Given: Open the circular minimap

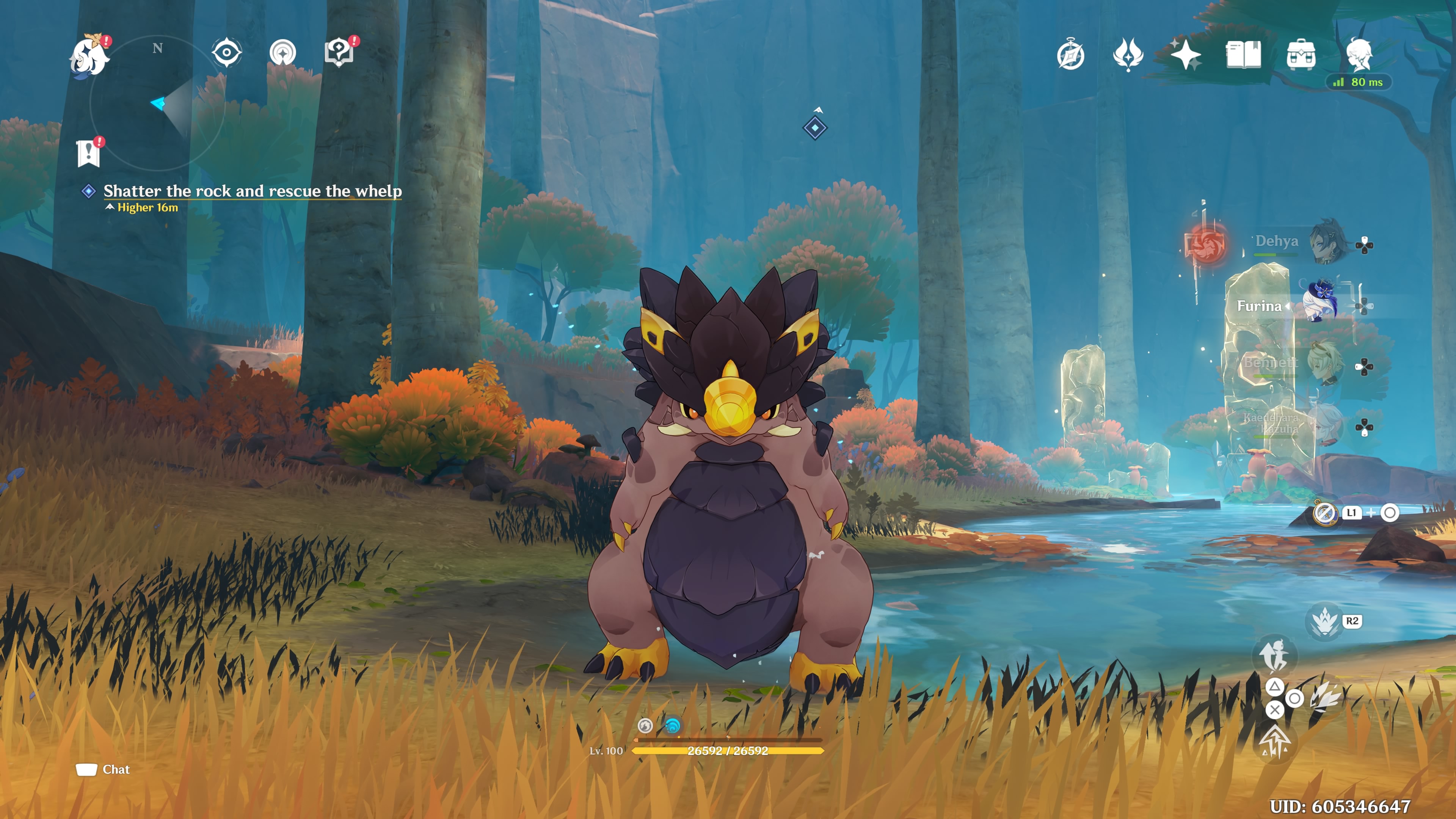Looking at the screenshot, I should (158, 104).
